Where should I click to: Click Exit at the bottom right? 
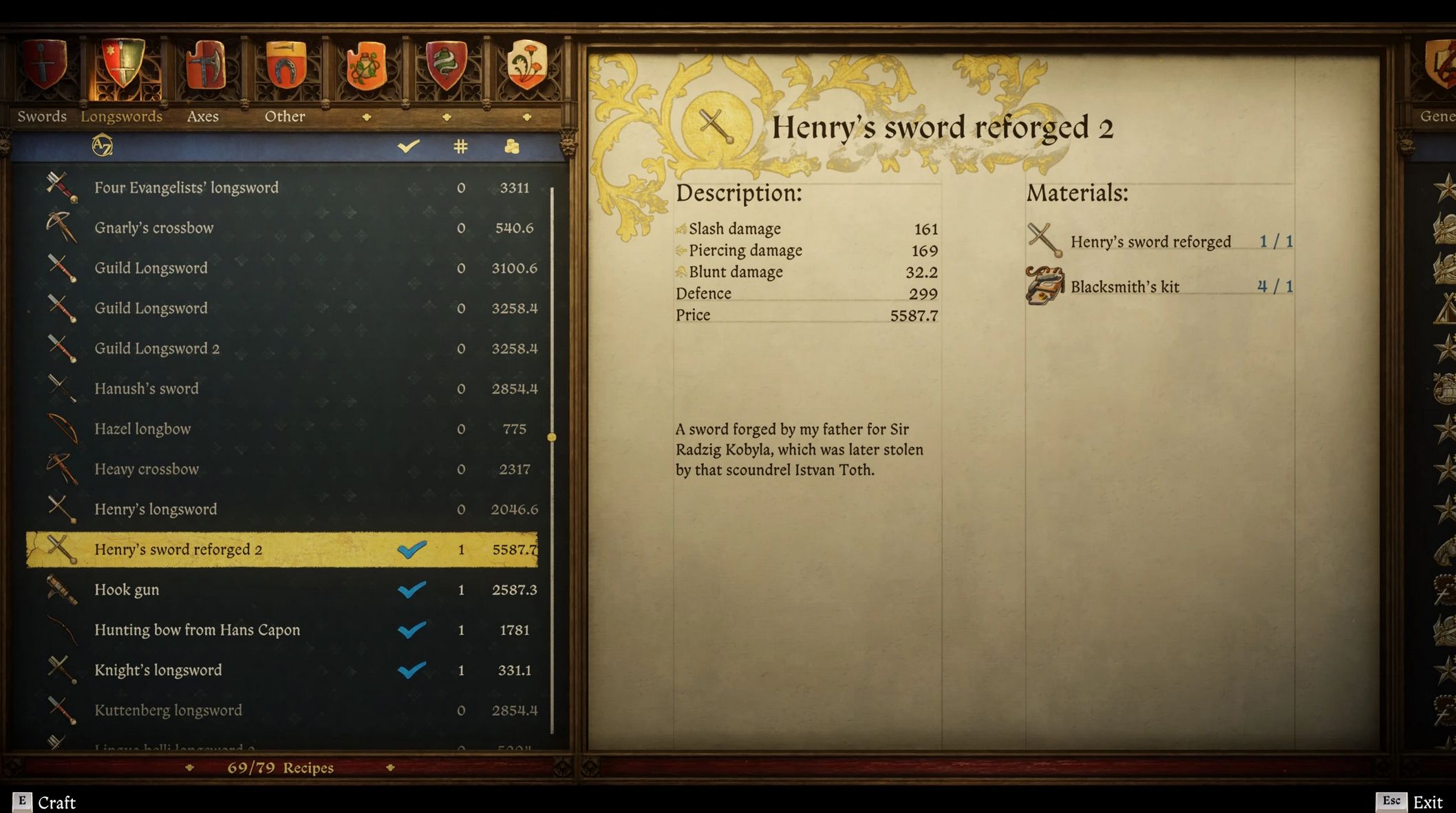click(x=1428, y=802)
